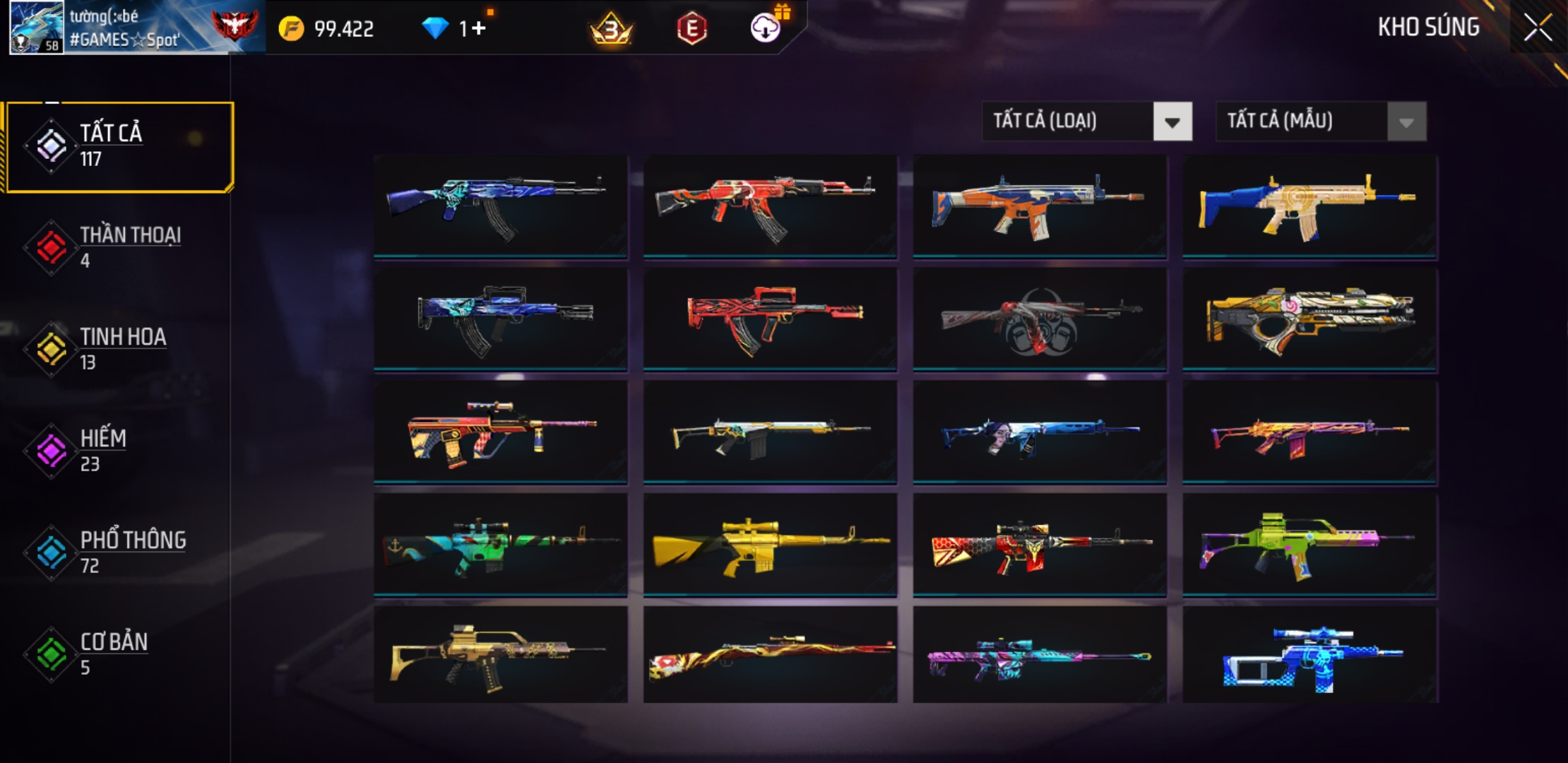Open the player profile banner
The height and width of the screenshot is (763, 1568).
[134, 28]
